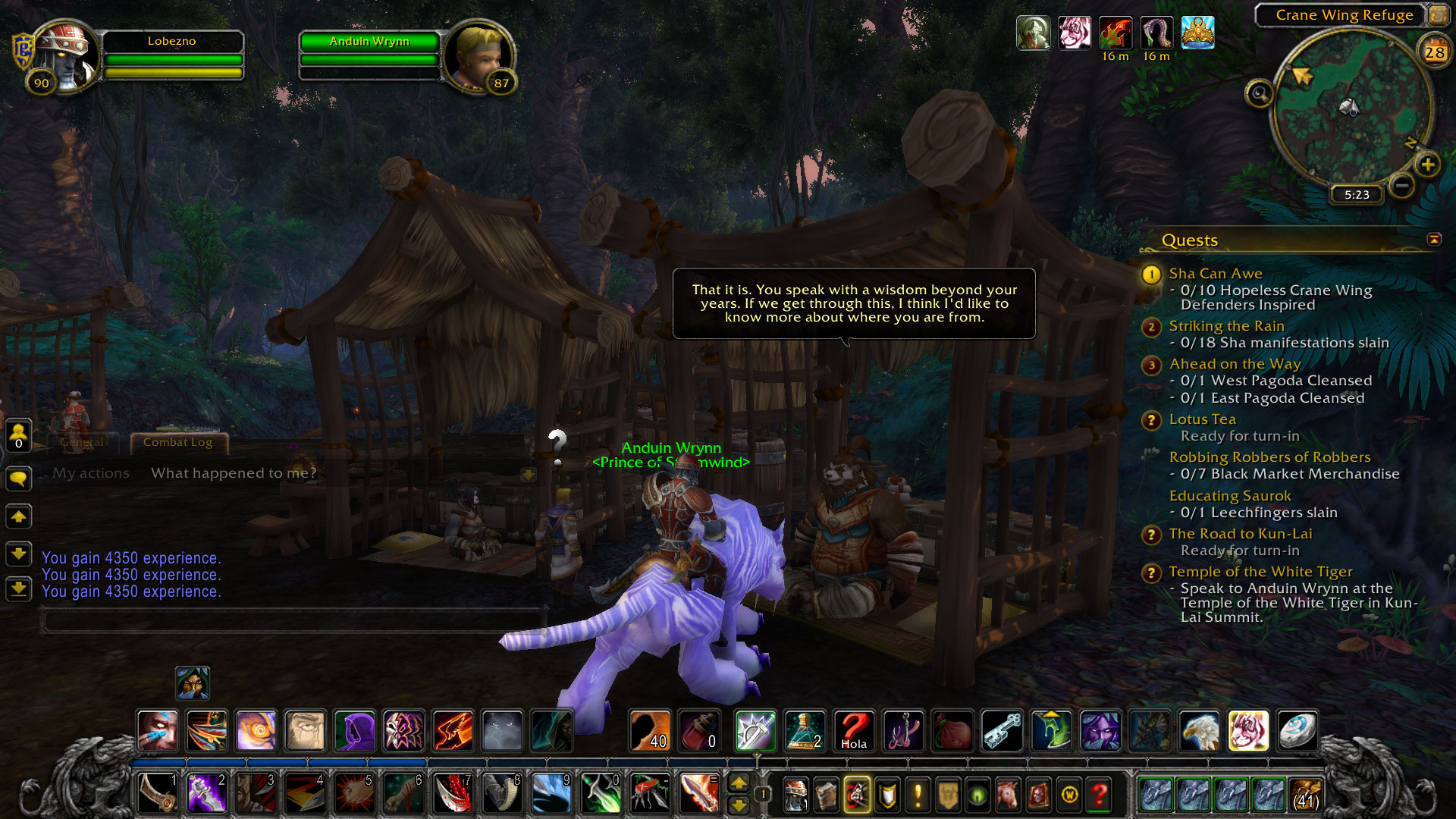Show the Temple of the White Tiger quest
This screenshot has height=819, width=1456.
(1260, 571)
